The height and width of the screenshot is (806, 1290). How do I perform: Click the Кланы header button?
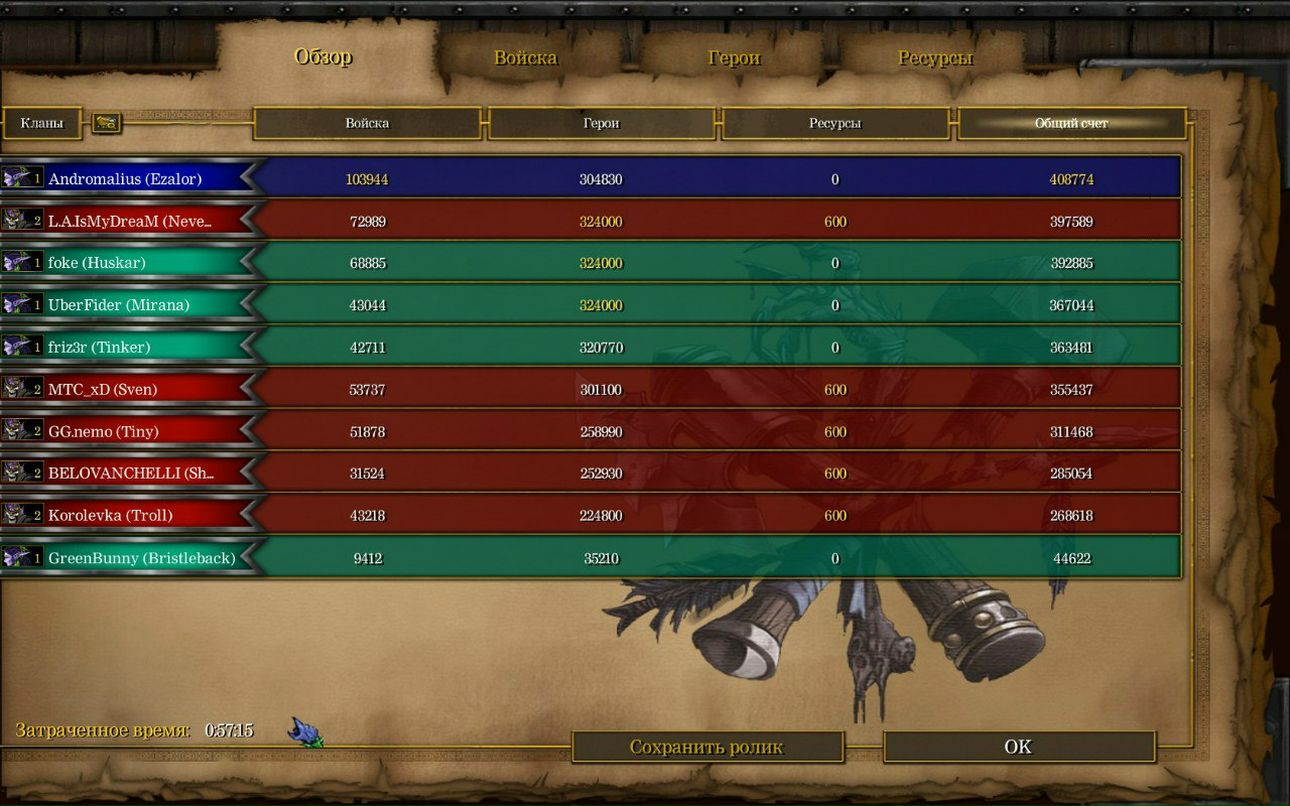(42, 123)
